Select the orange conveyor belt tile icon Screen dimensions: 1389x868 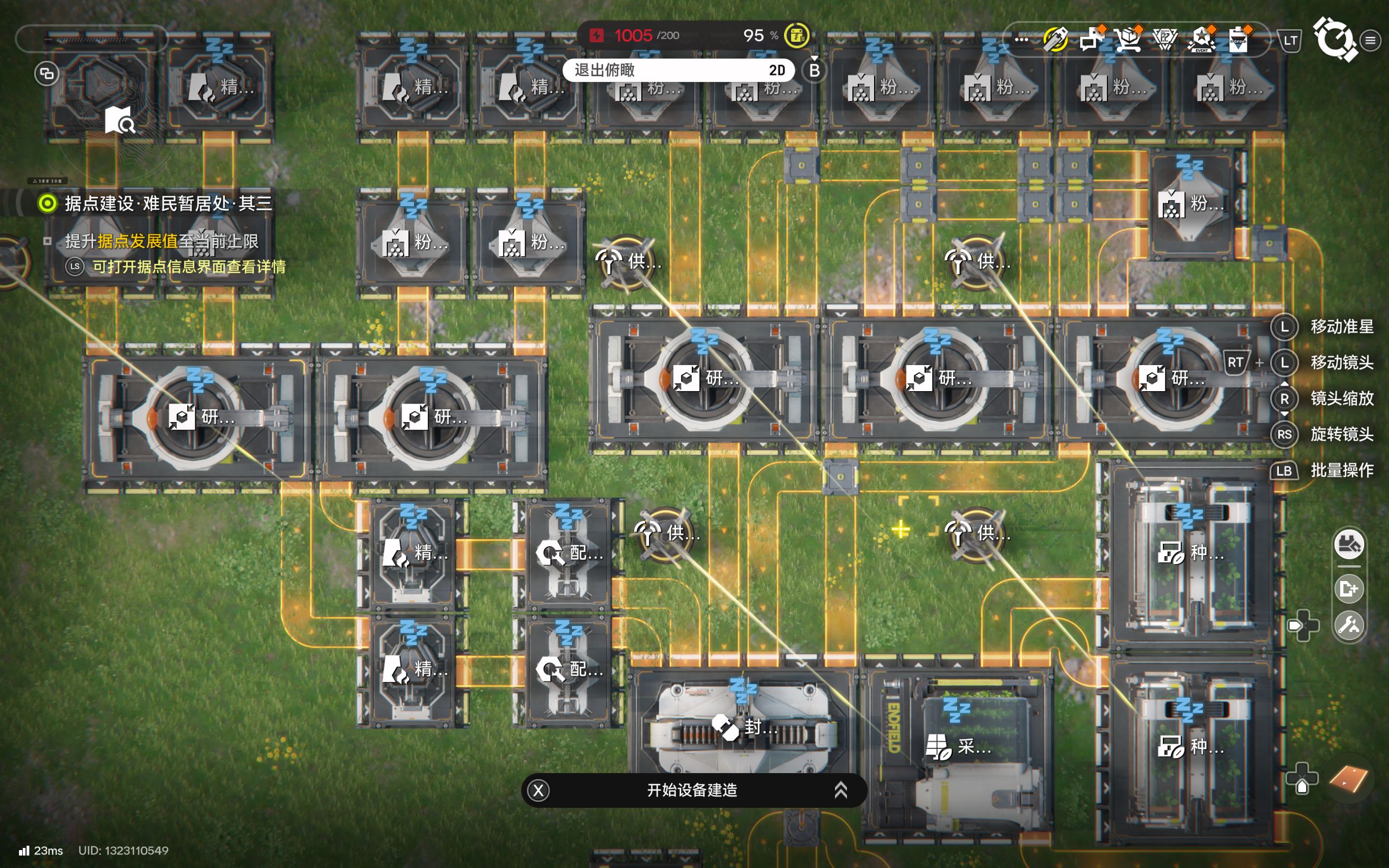1348,779
